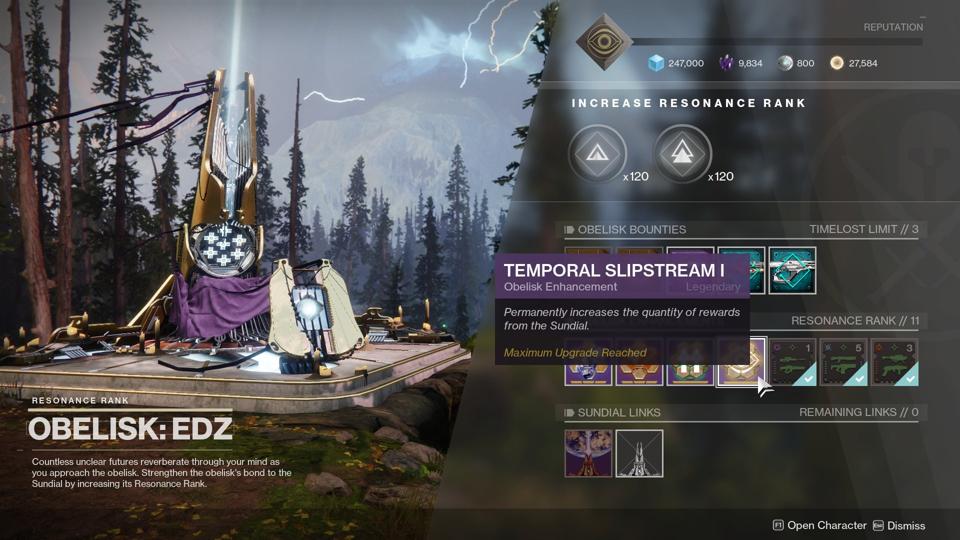Select the highlighted Temporal Slipstream I enhancement
This screenshot has height=540, width=960.
tap(741, 361)
